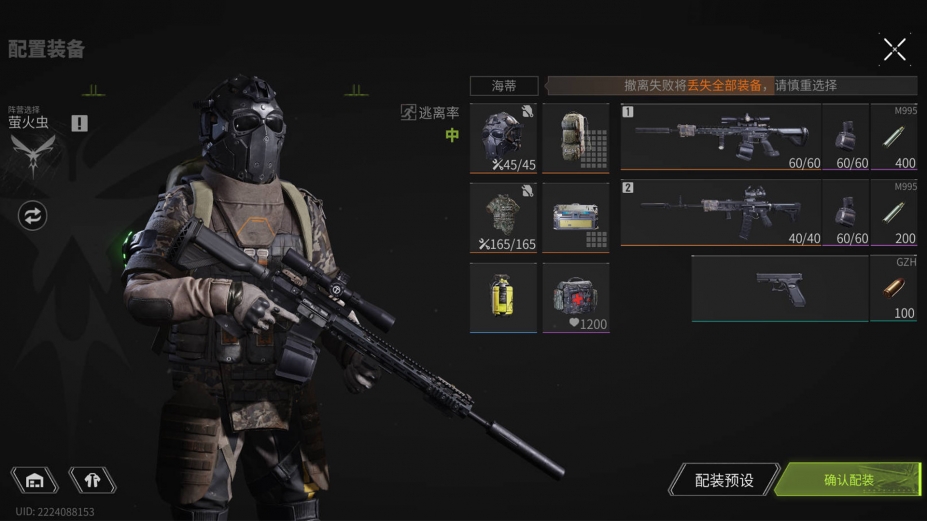Choose the backpack equipment slot

[x=576, y=138]
